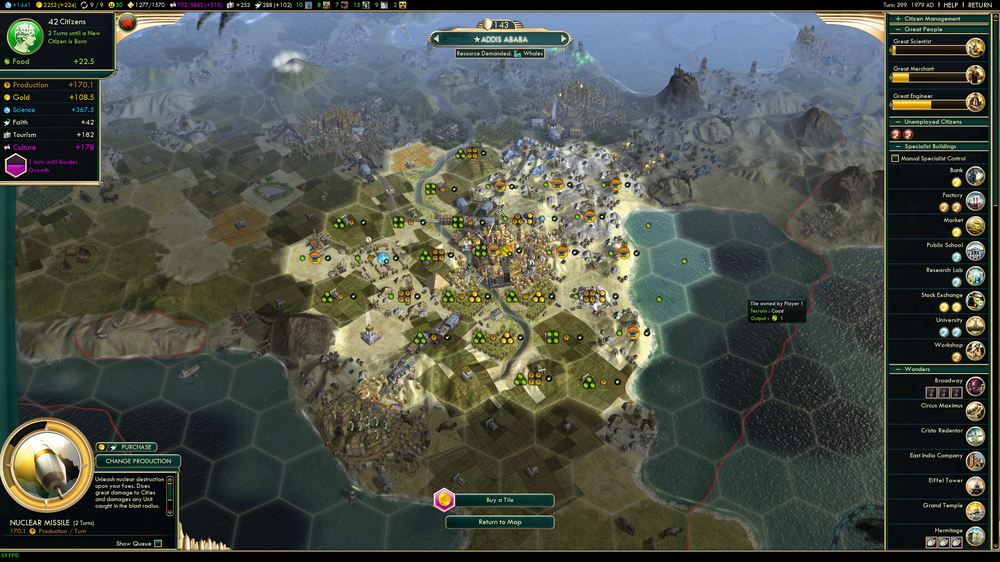The height and width of the screenshot is (562, 1000).
Task: Select the Public School building icon
Action: [975, 250]
